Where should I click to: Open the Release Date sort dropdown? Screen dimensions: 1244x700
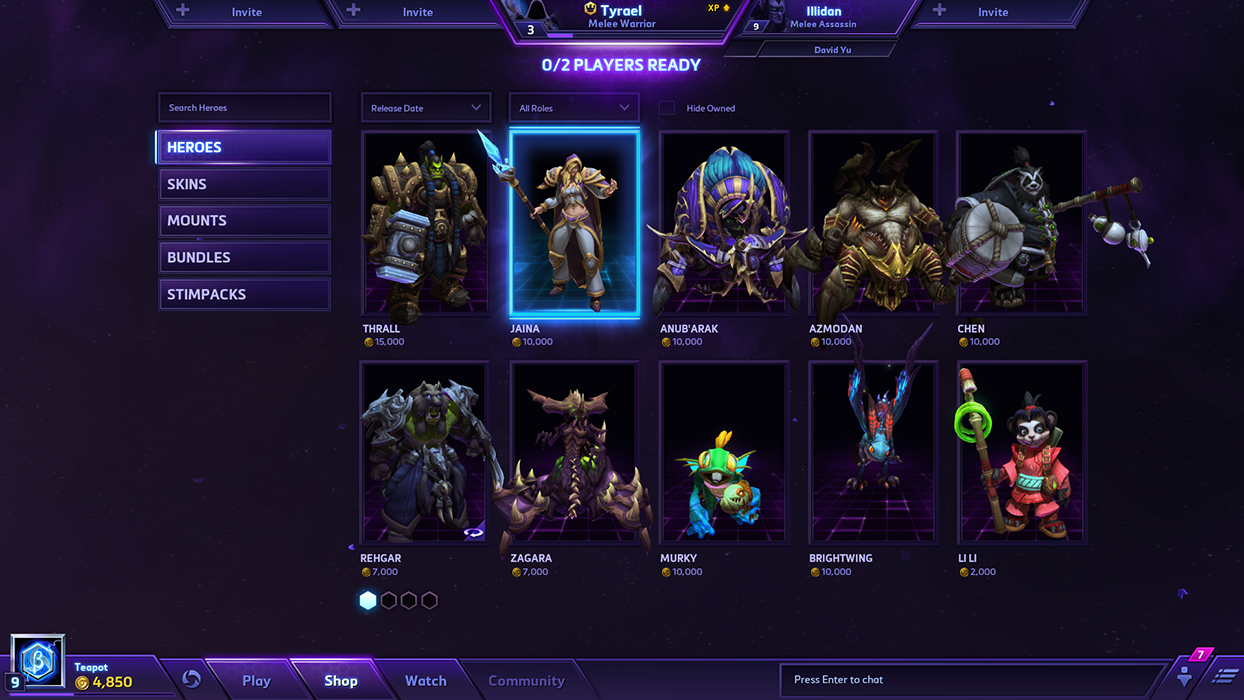[x=425, y=108]
